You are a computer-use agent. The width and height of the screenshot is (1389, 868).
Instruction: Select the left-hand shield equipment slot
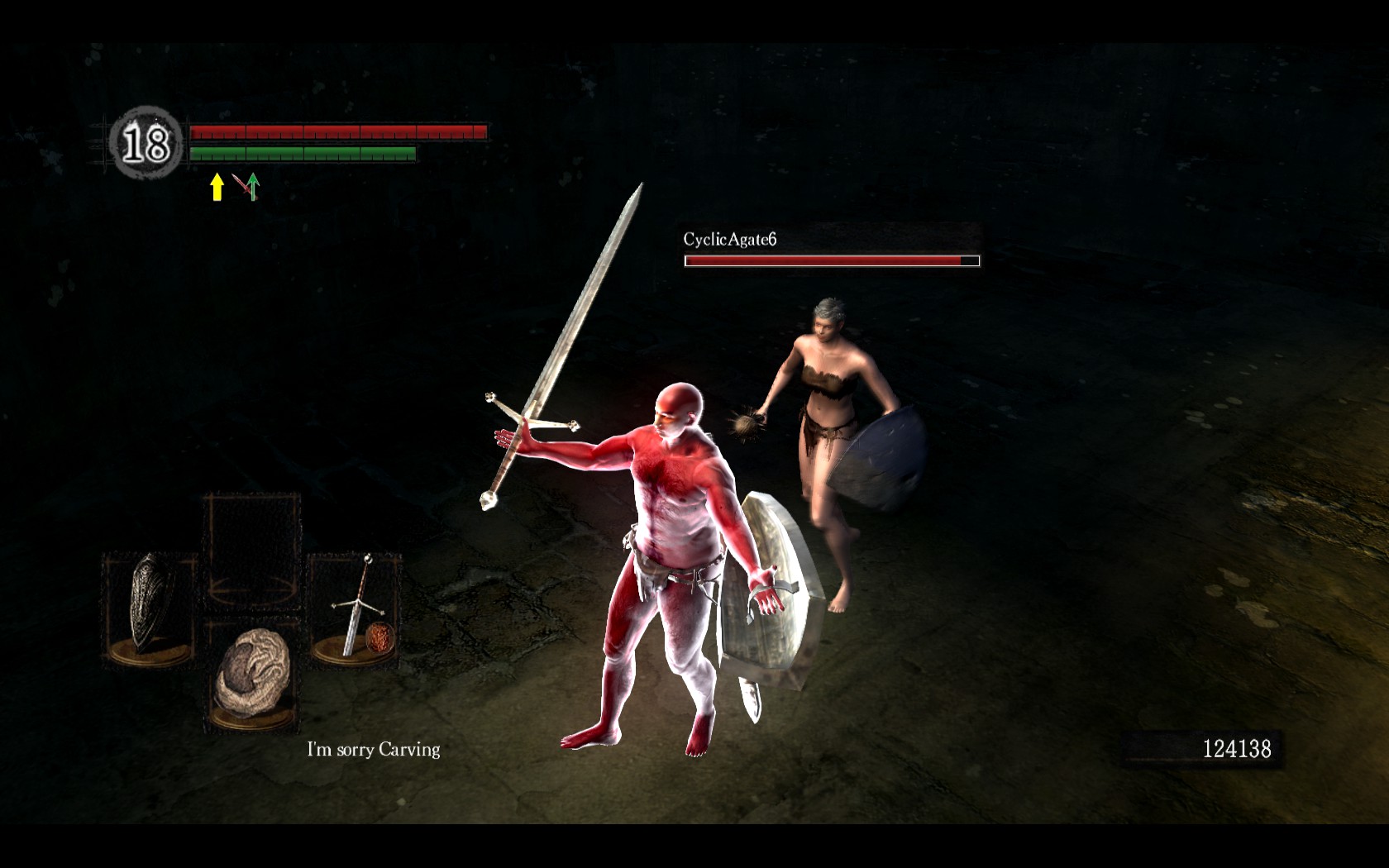[x=150, y=608]
